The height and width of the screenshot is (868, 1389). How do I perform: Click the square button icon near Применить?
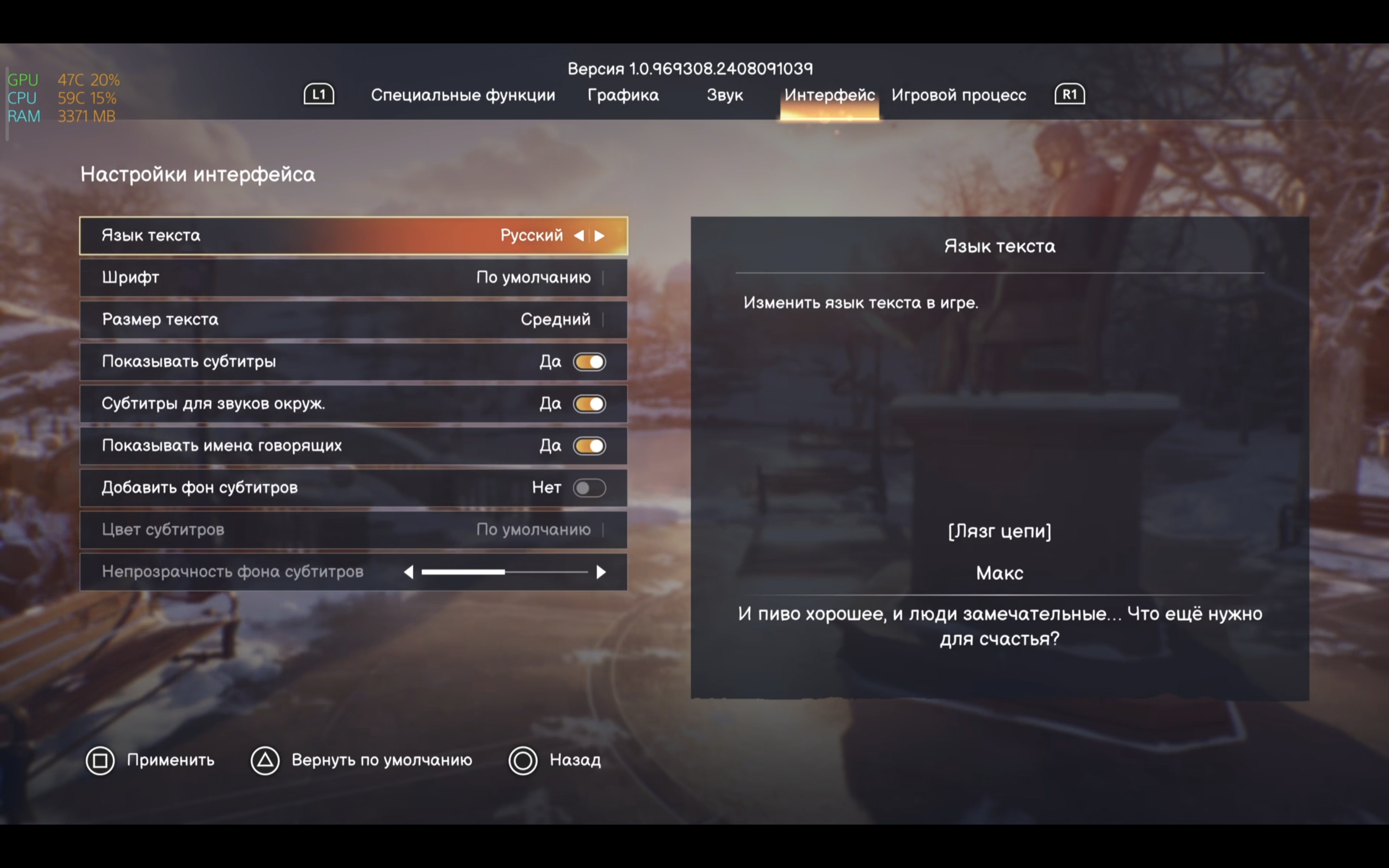tap(101, 760)
